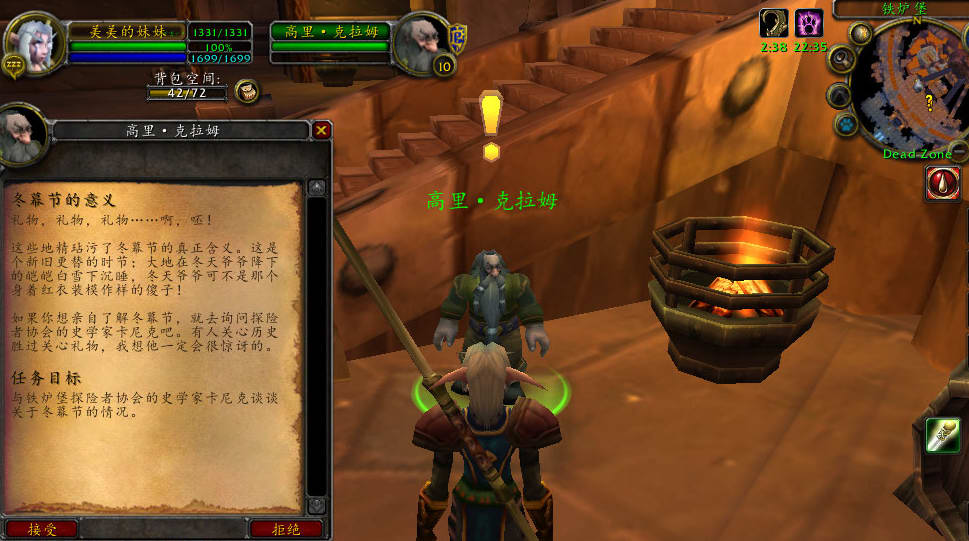Click the purple paw print buff icon
The width and height of the screenshot is (969, 541).
(808, 23)
